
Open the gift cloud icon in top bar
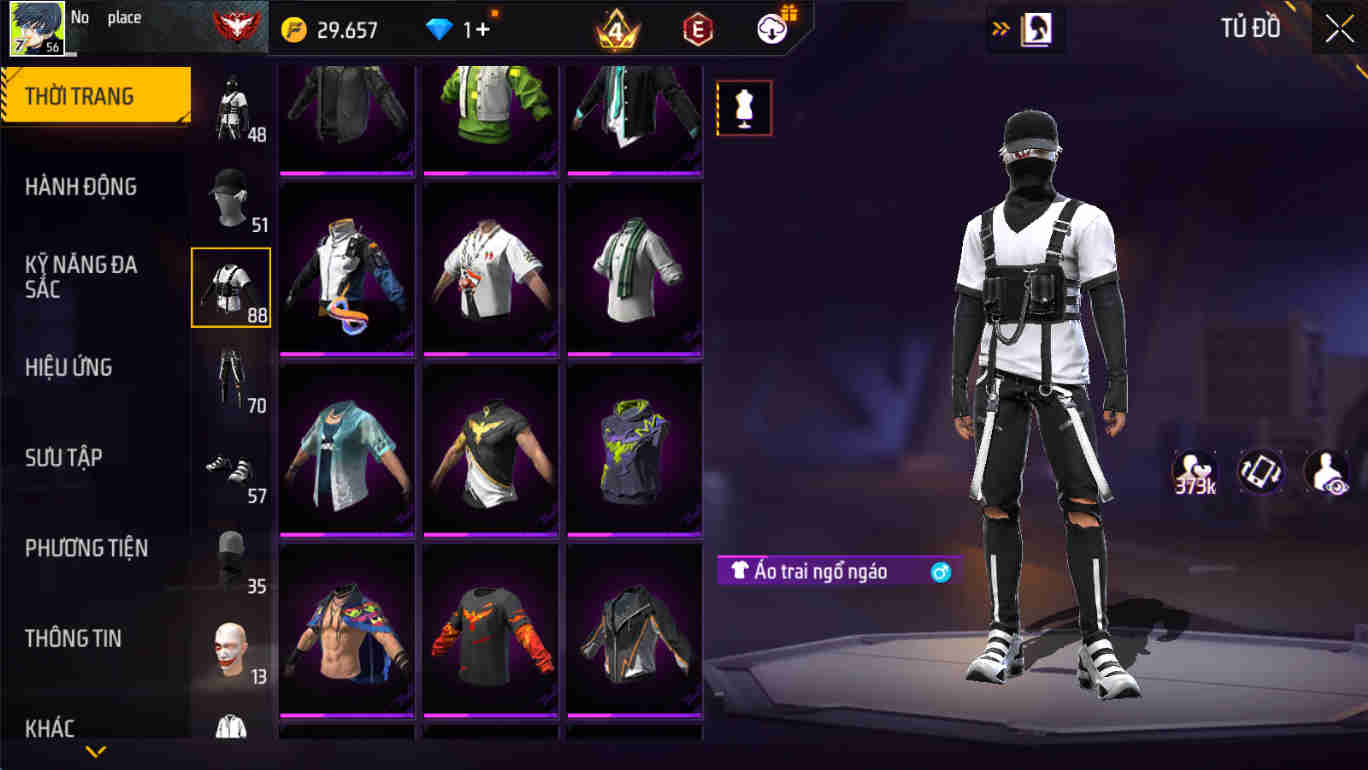[x=771, y=28]
